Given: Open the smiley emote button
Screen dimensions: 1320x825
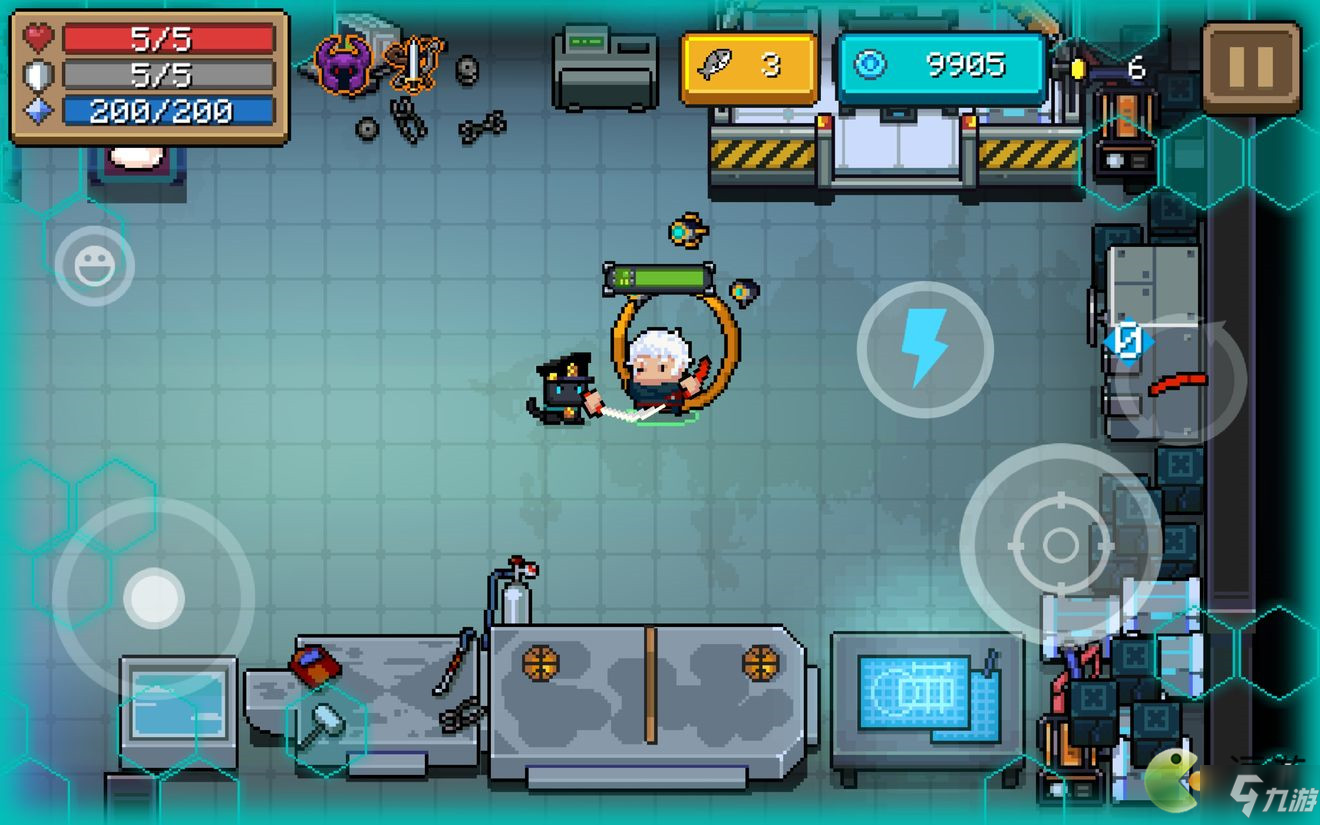Looking at the screenshot, I should click(93, 266).
